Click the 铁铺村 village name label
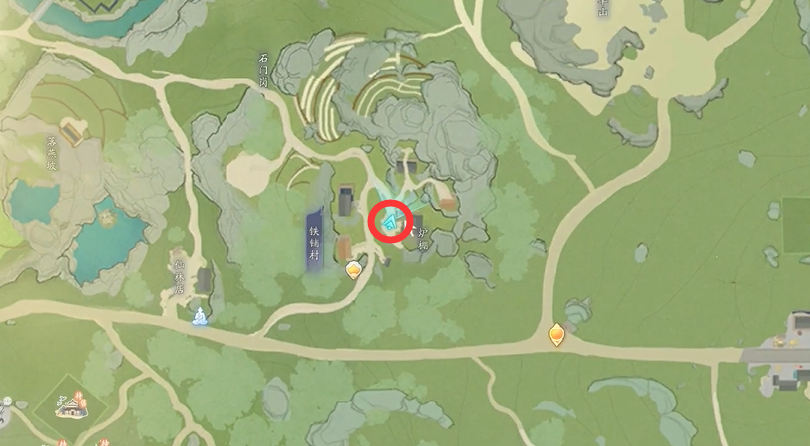This screenshot has height=446, width=810. [x=314, y=241]
